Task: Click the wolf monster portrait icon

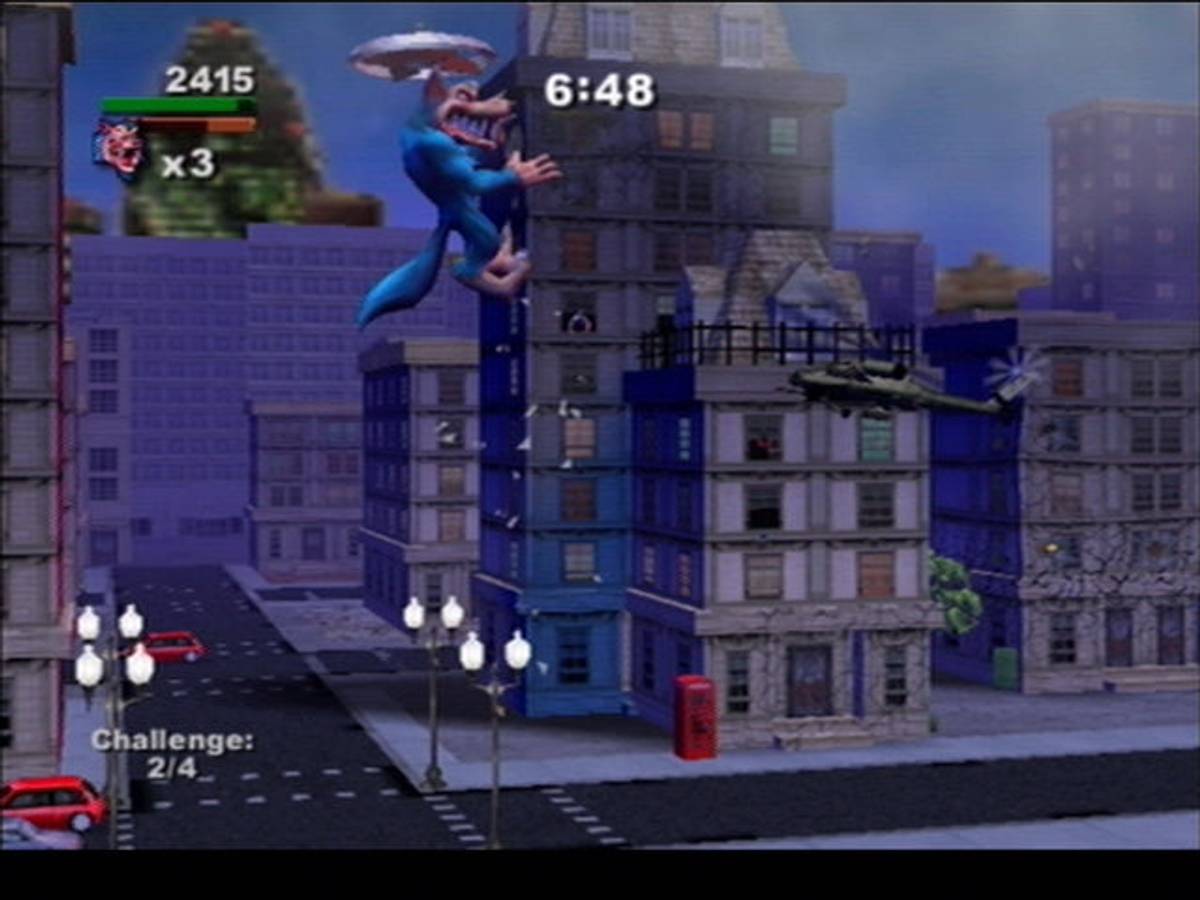Action: (119, 149)
